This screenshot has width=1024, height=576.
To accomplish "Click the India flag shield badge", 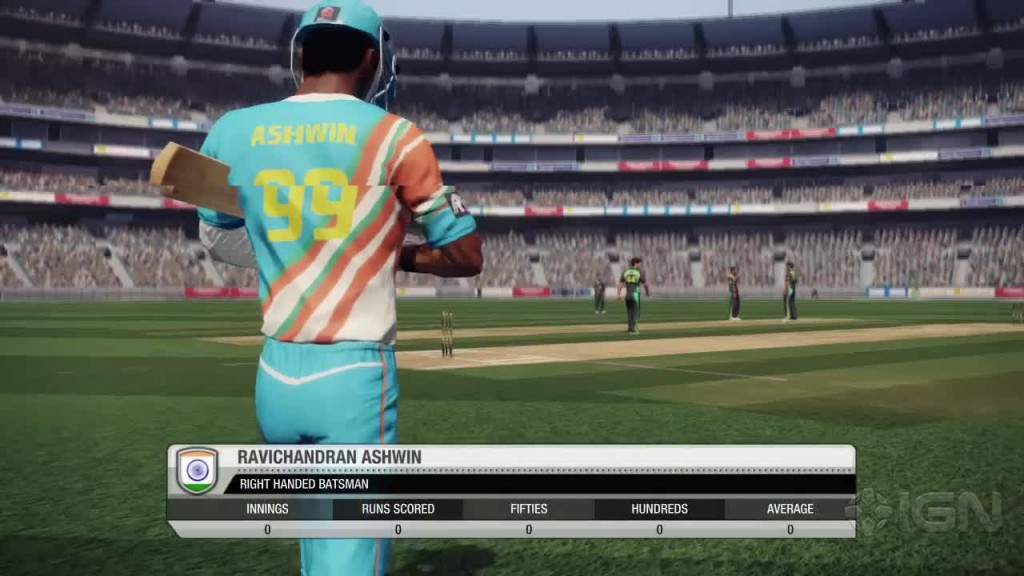I will click(197, 470).
